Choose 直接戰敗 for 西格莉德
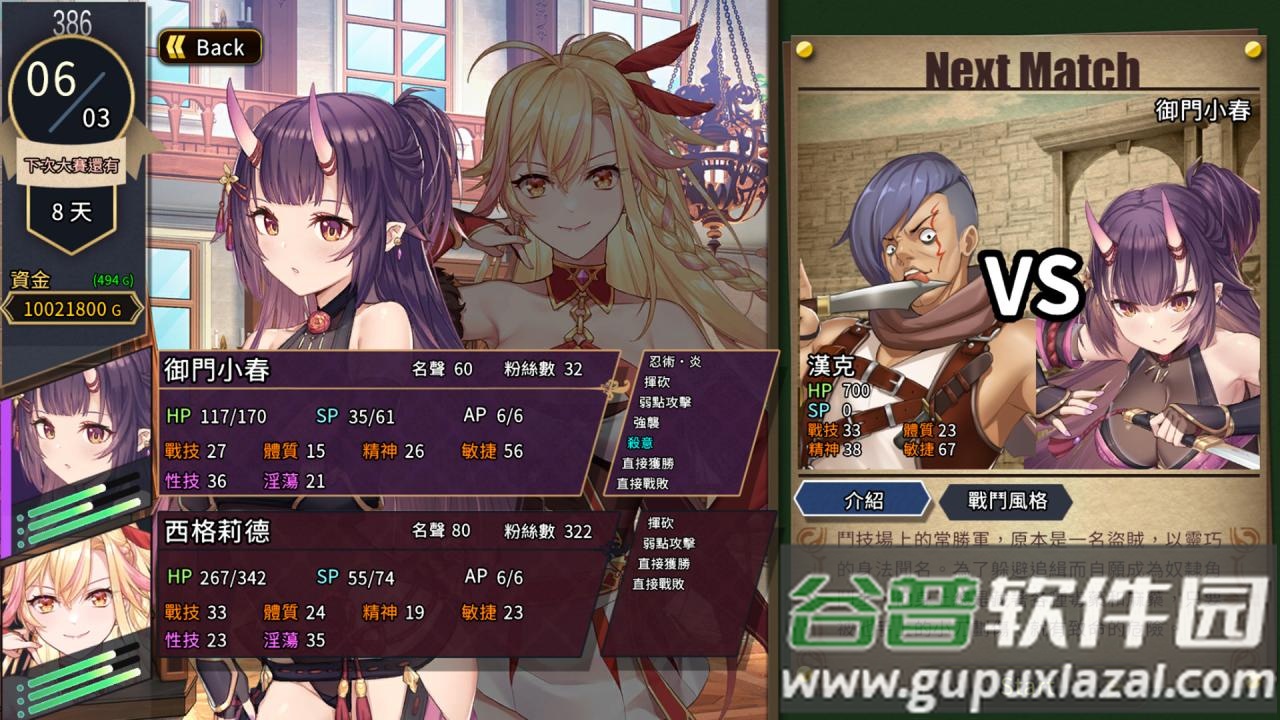Image resolution: width=1280 pixels, height=720 pixels. point(658,583)
